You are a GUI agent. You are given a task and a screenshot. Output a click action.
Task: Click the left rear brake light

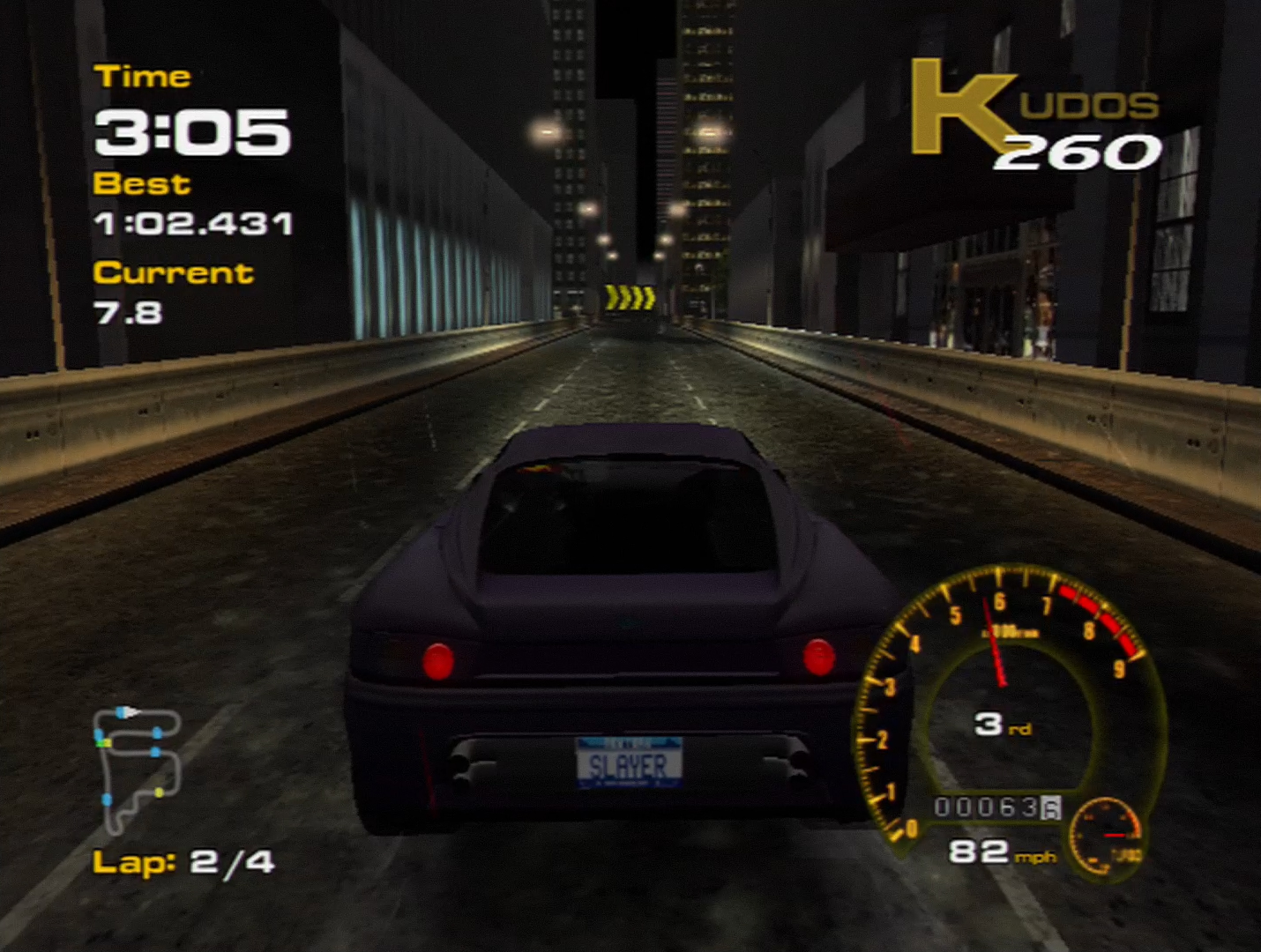pyautogui.click(x=434, y=659)
